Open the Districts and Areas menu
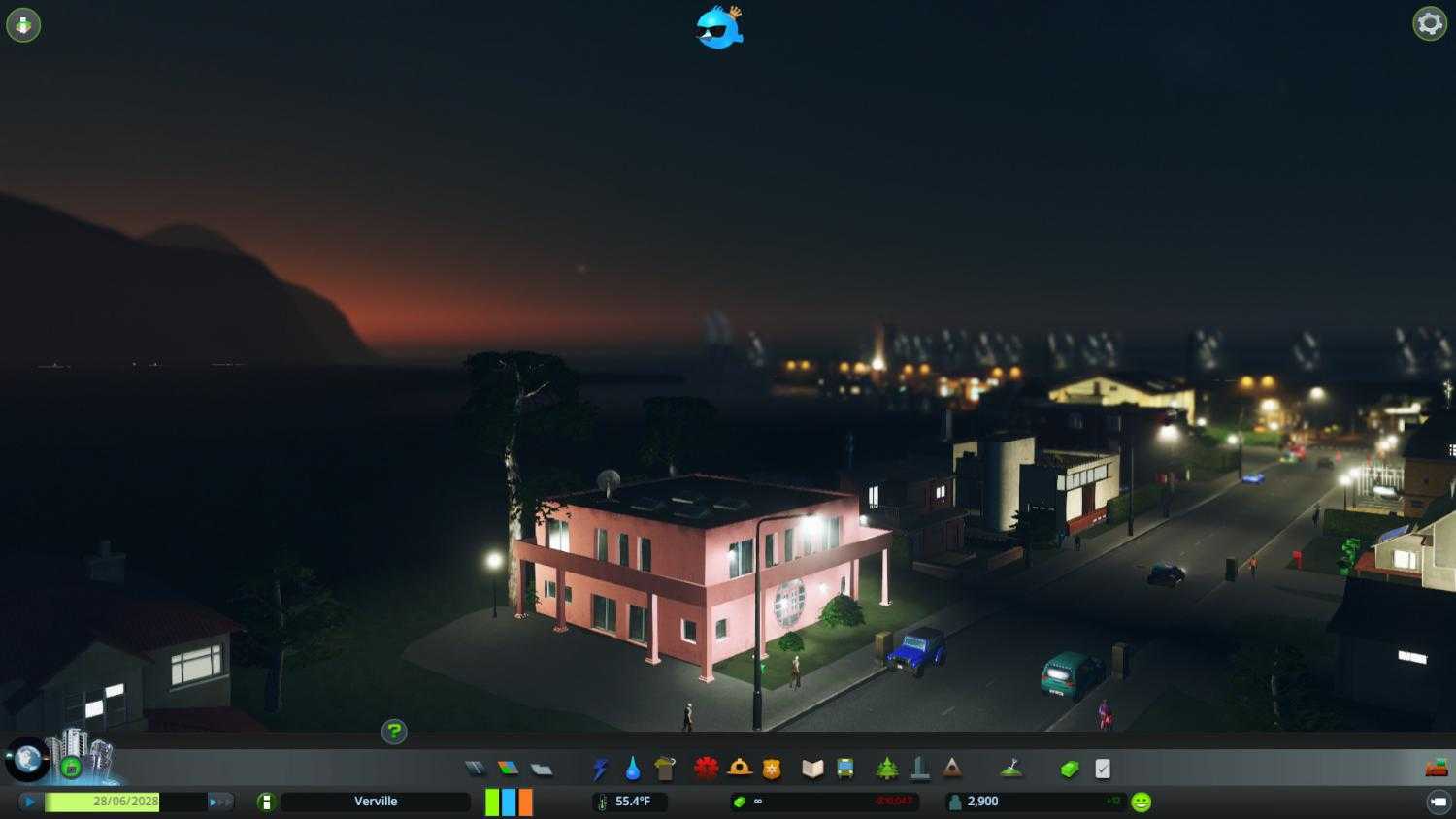1456x819 pixels. [542, 768]
